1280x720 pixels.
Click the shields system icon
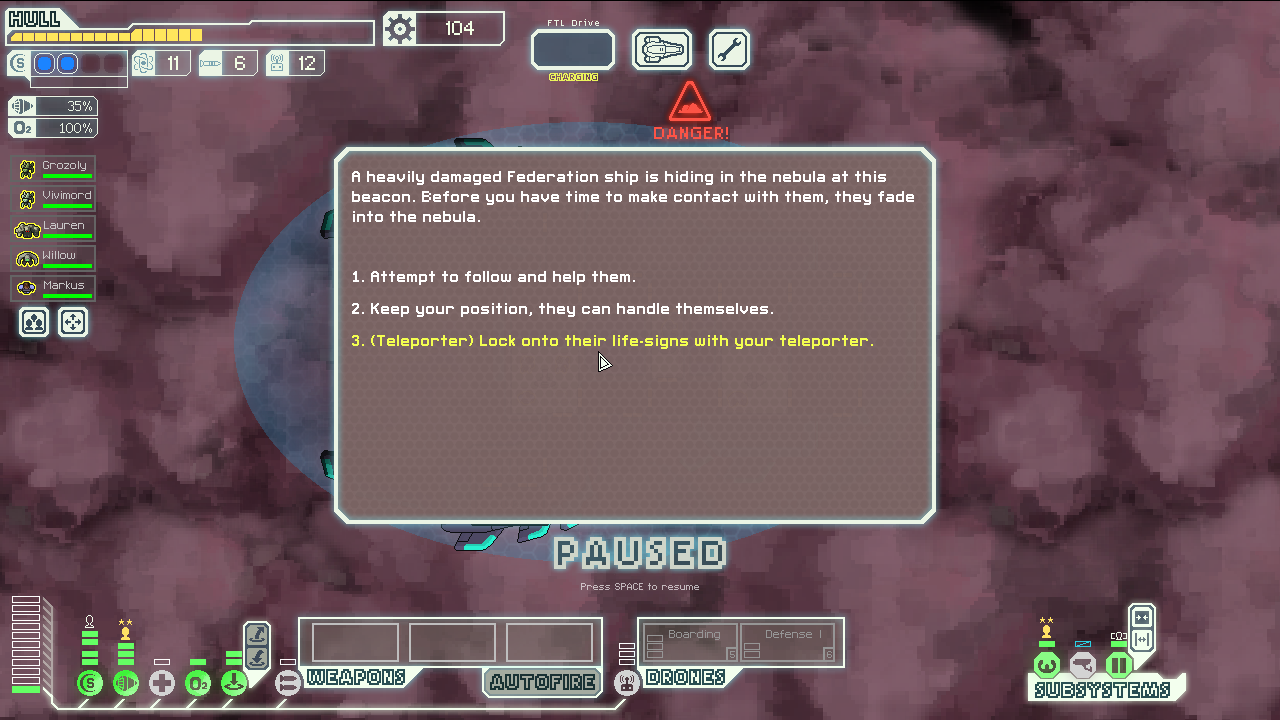pyautogui.click(x=90, y=684)
